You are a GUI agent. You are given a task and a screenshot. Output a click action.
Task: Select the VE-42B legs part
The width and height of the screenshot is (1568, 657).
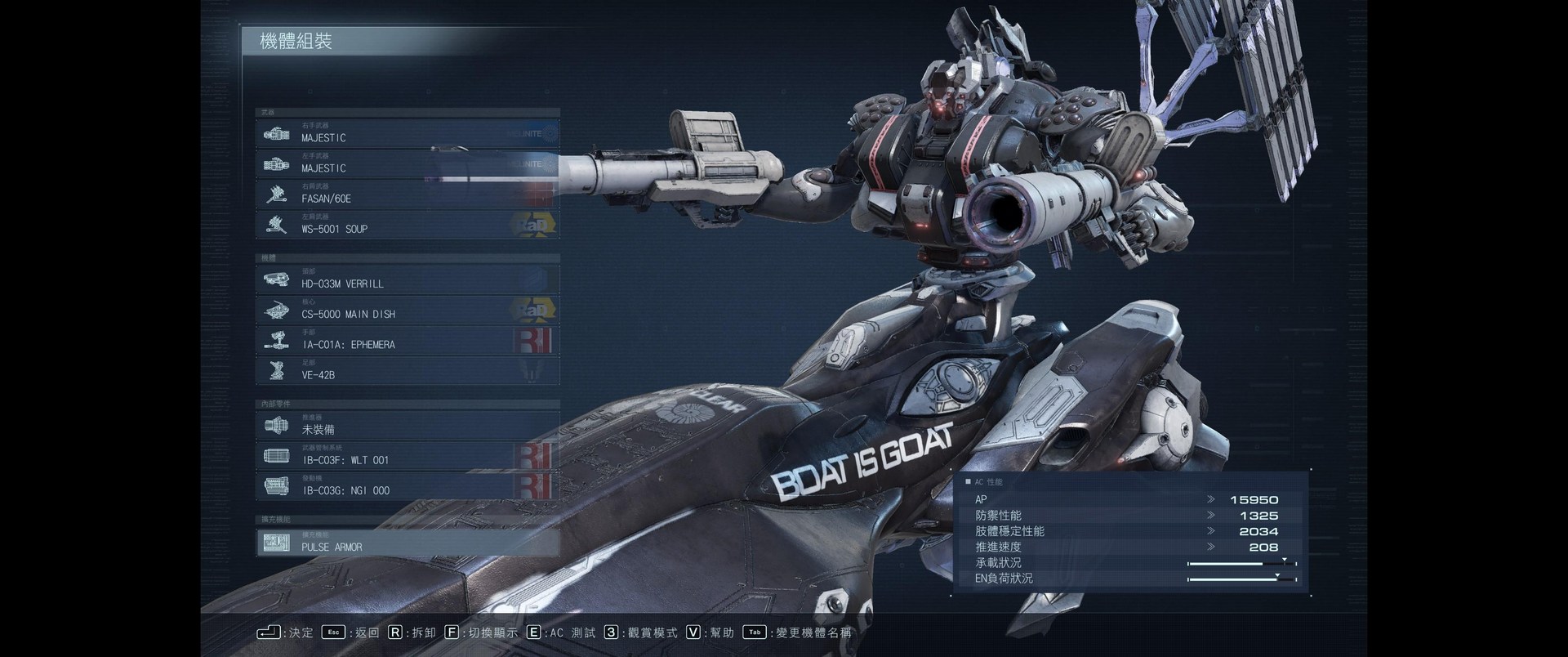click(407, 371)
